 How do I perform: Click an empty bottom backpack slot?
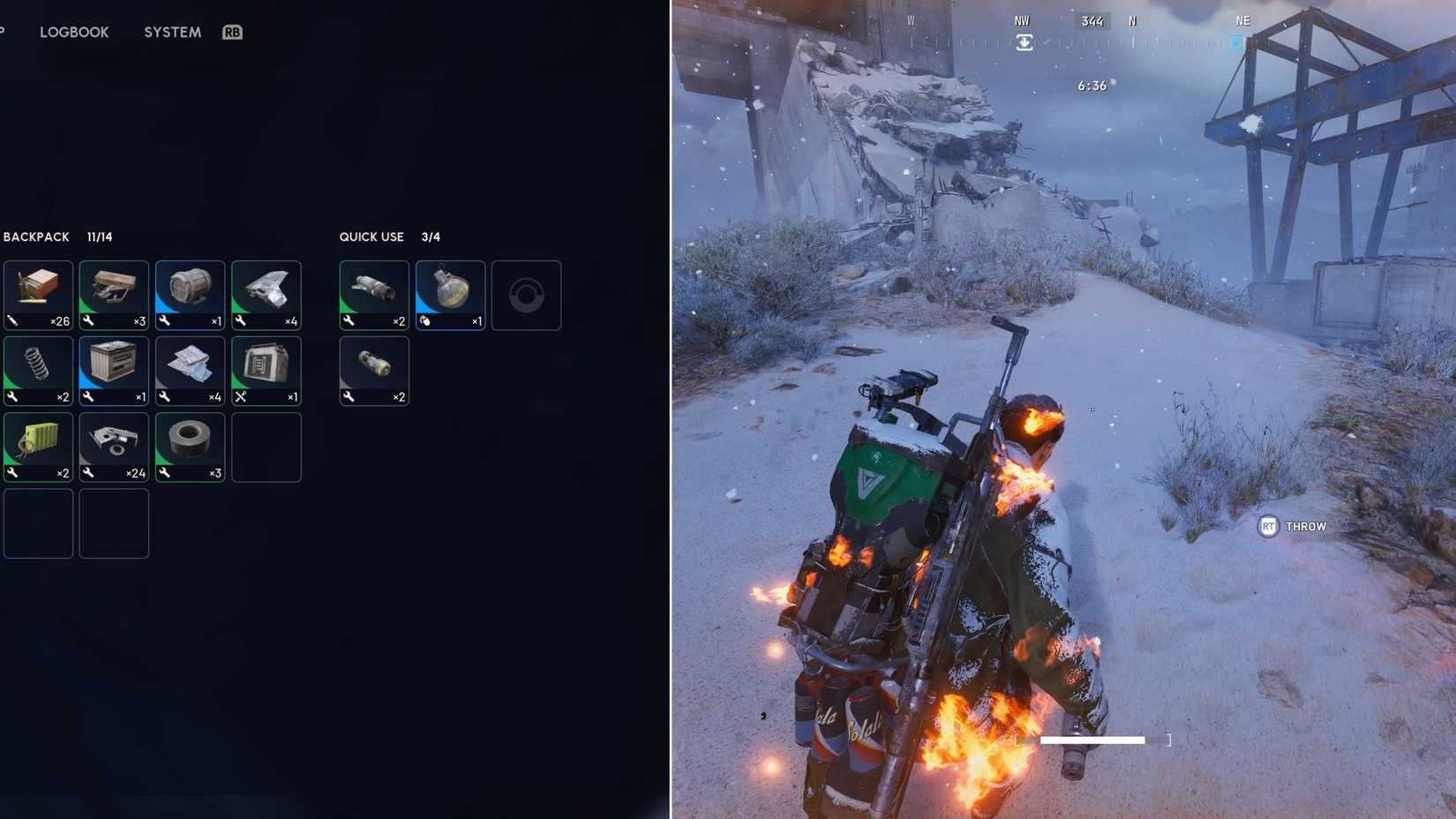pyautogui.click(x=38, y=522)
